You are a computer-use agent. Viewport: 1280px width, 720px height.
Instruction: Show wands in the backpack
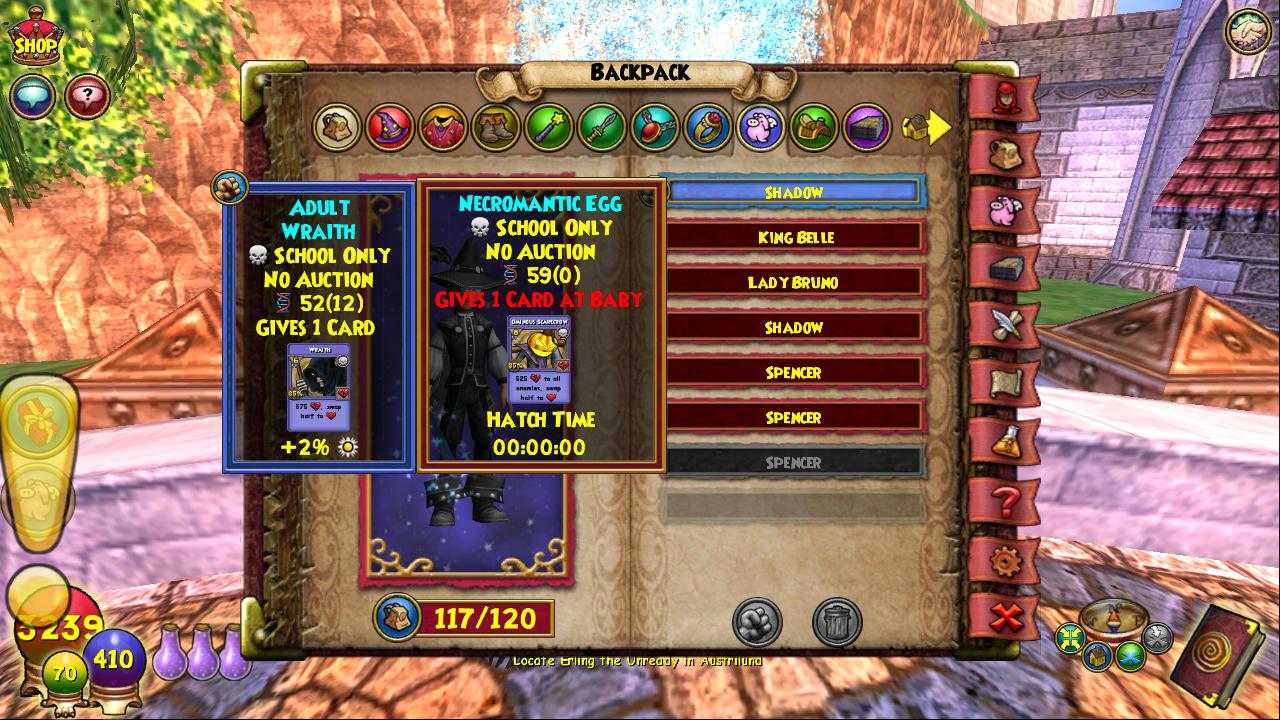(x=549, y=128)
